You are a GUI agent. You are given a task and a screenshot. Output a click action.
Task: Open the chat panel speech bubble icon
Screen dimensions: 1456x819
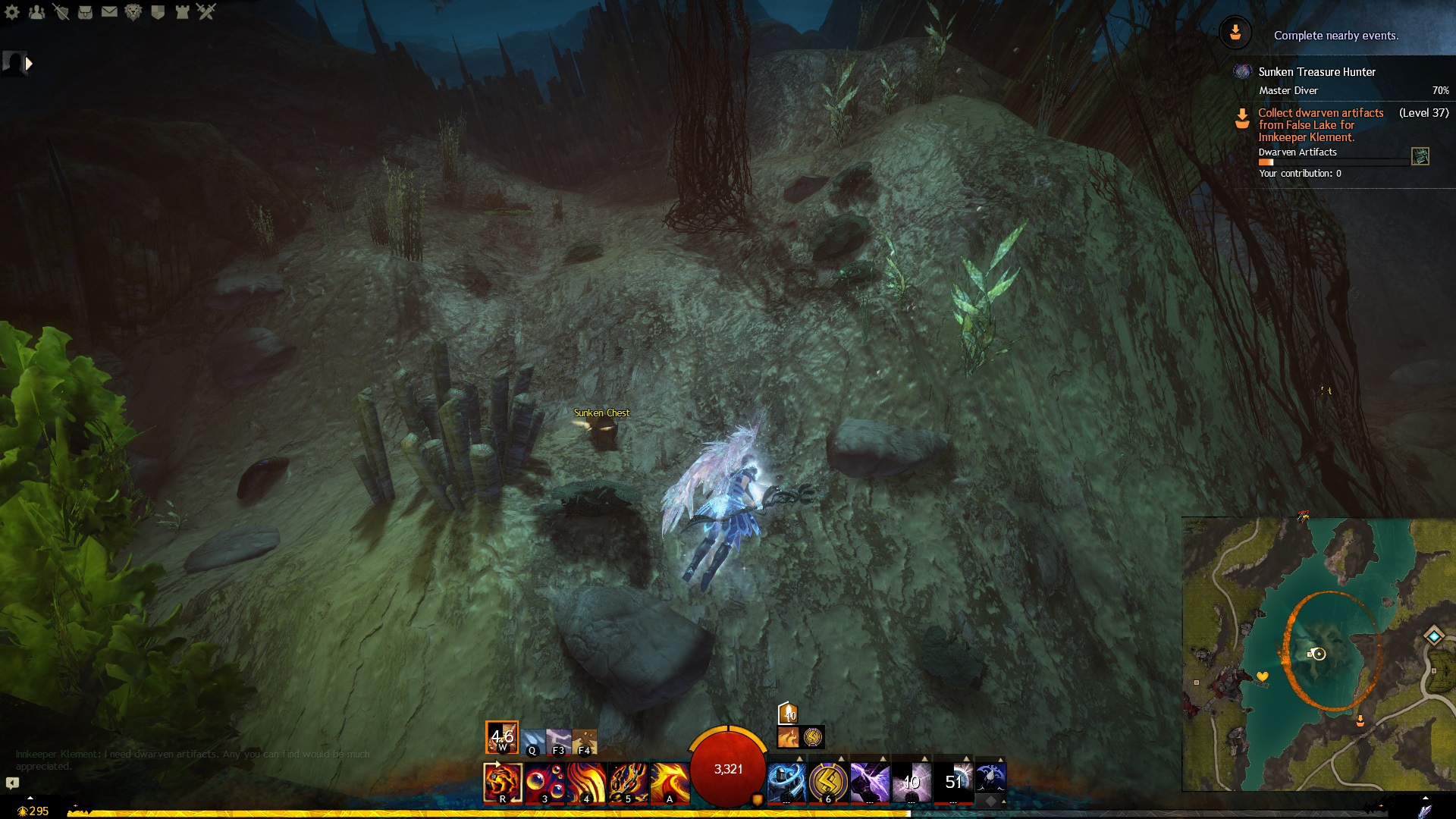coord(12,783)
